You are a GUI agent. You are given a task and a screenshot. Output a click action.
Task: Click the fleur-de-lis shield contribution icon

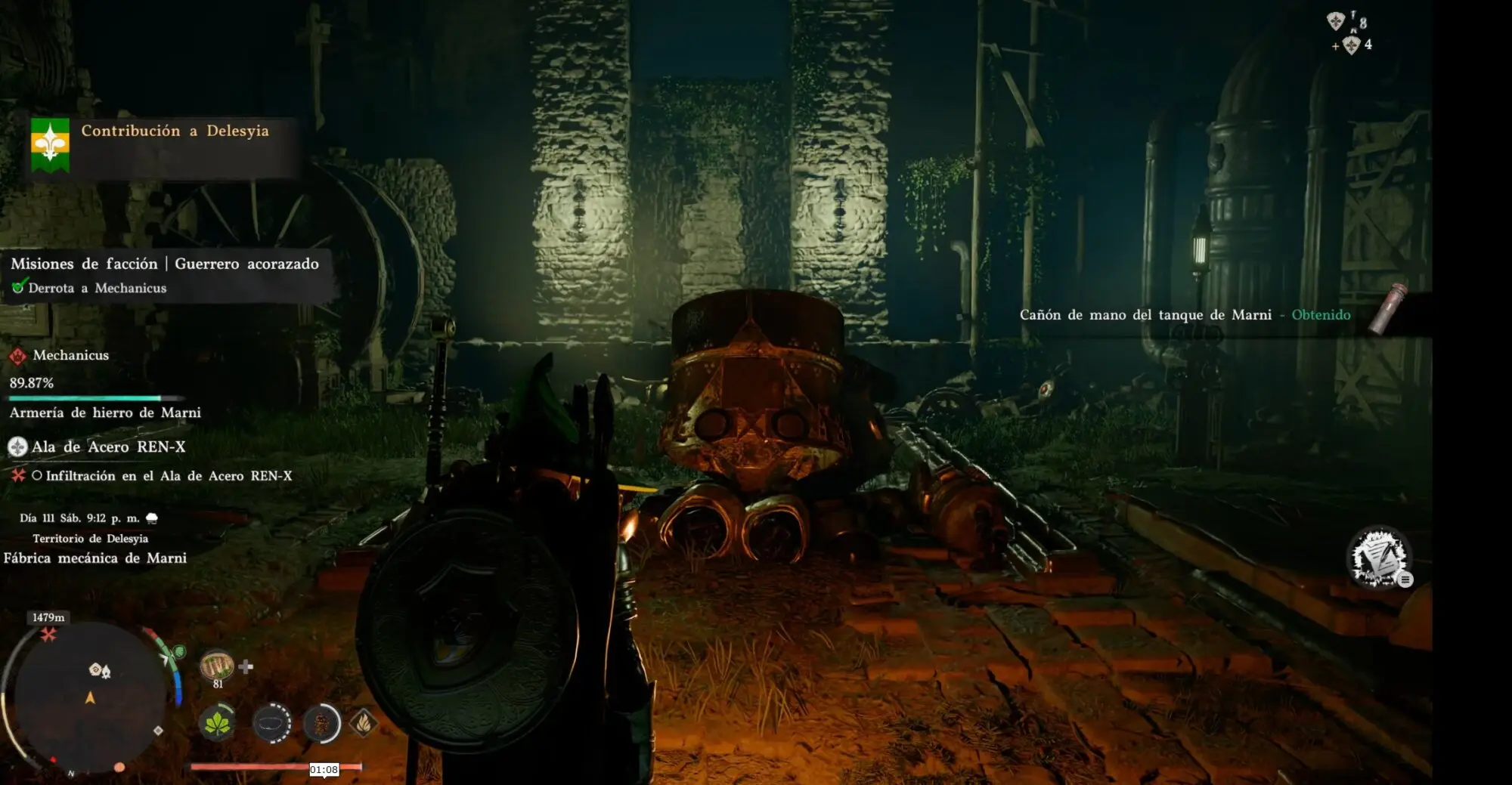(50, 144)
